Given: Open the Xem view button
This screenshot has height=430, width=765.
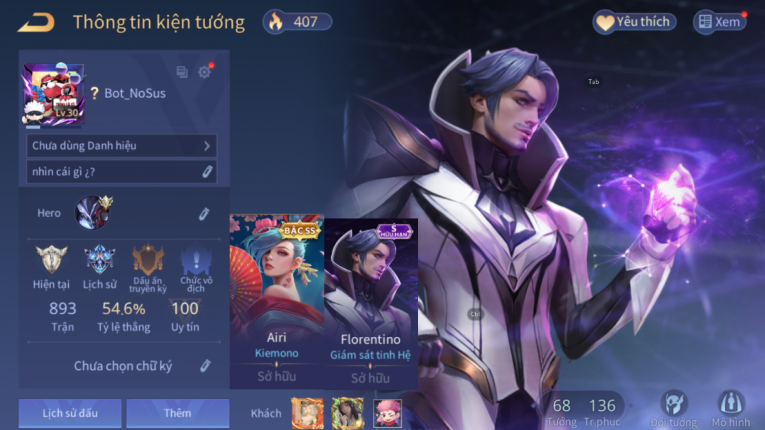Looking at the screenshot, I should 720,22.
